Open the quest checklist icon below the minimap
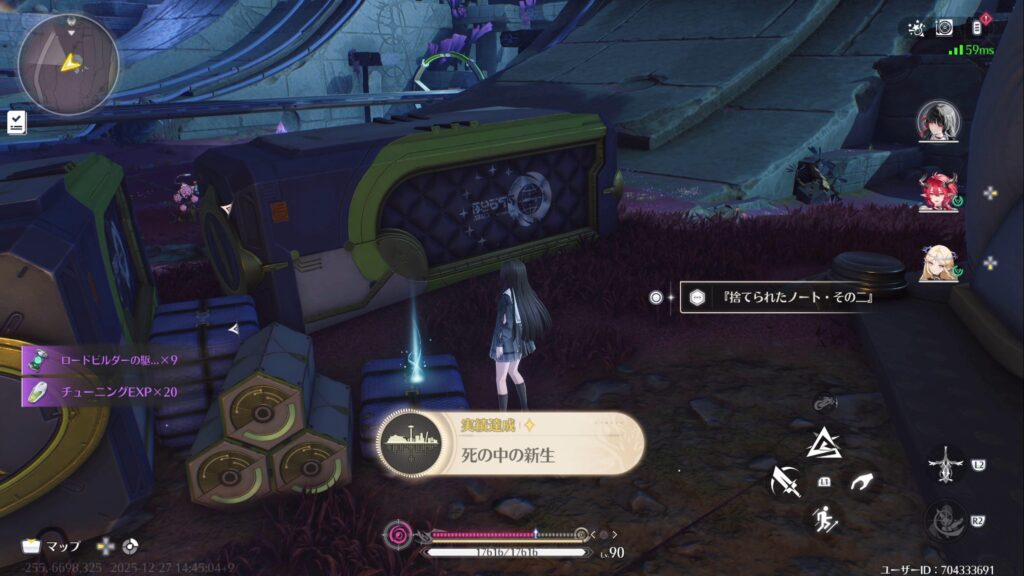1024x576 pixels. coord(17,122)
